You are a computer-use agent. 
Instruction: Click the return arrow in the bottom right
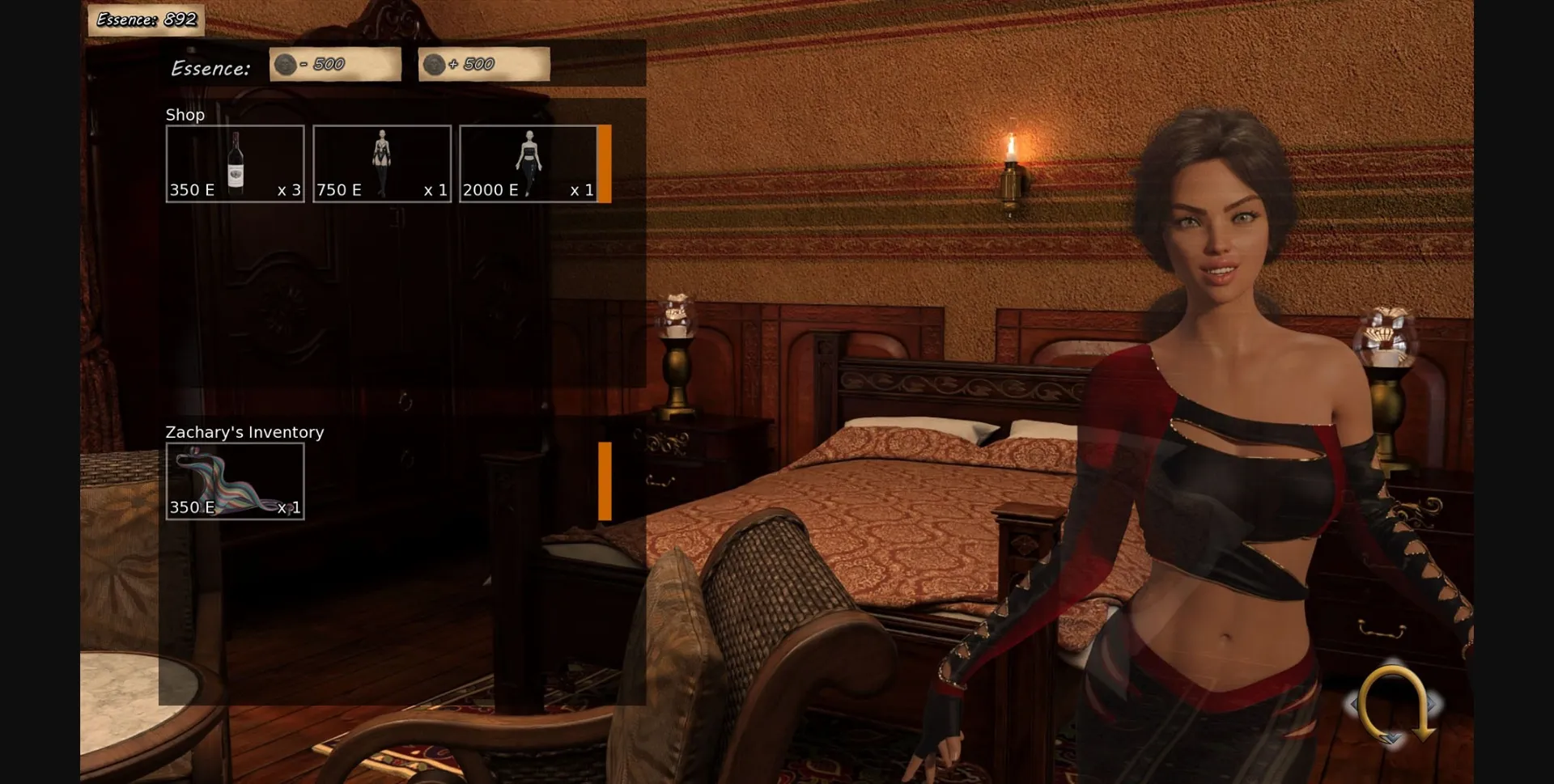point(1394,705)
